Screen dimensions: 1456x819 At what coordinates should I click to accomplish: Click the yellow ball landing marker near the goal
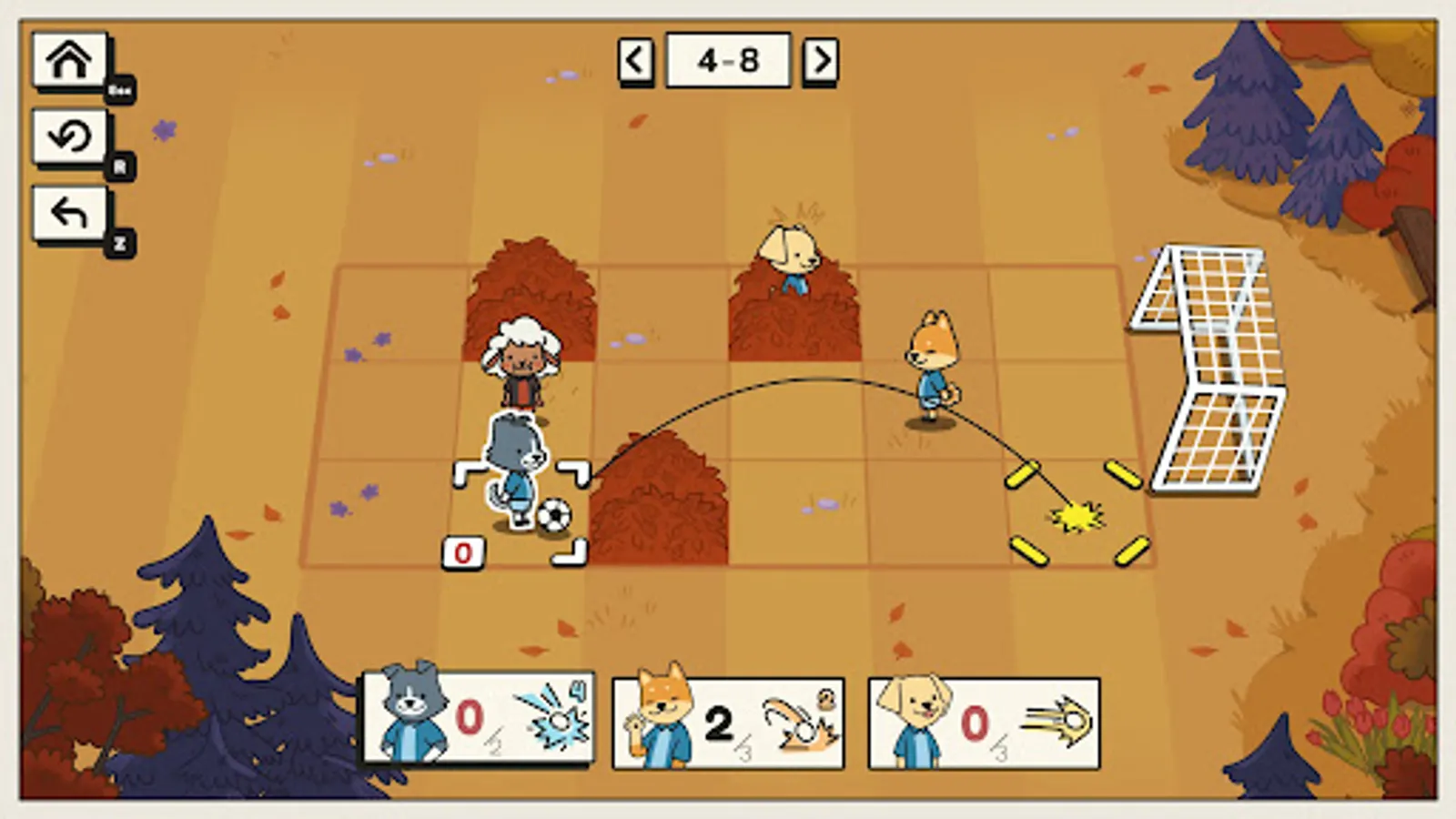point(1078,516)
